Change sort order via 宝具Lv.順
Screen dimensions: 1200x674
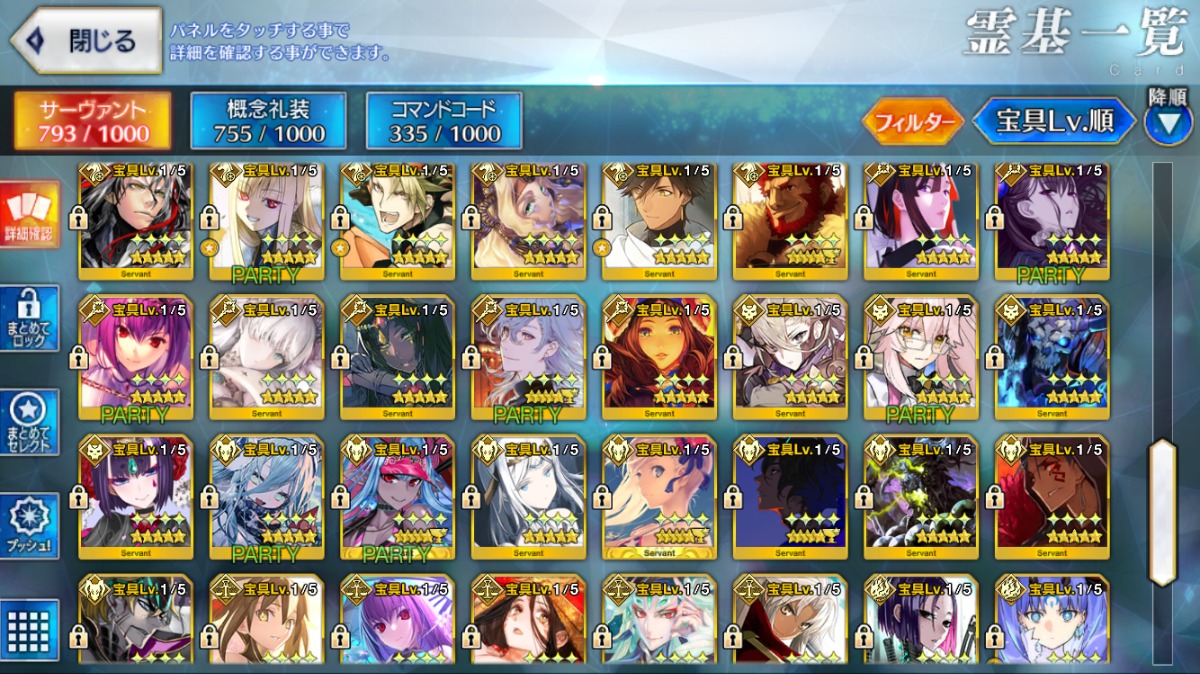1054,122
